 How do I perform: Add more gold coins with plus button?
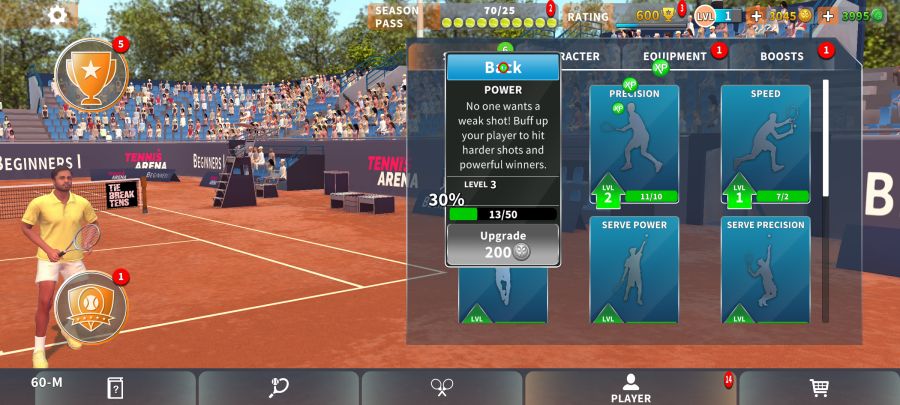tap(756, 16)
